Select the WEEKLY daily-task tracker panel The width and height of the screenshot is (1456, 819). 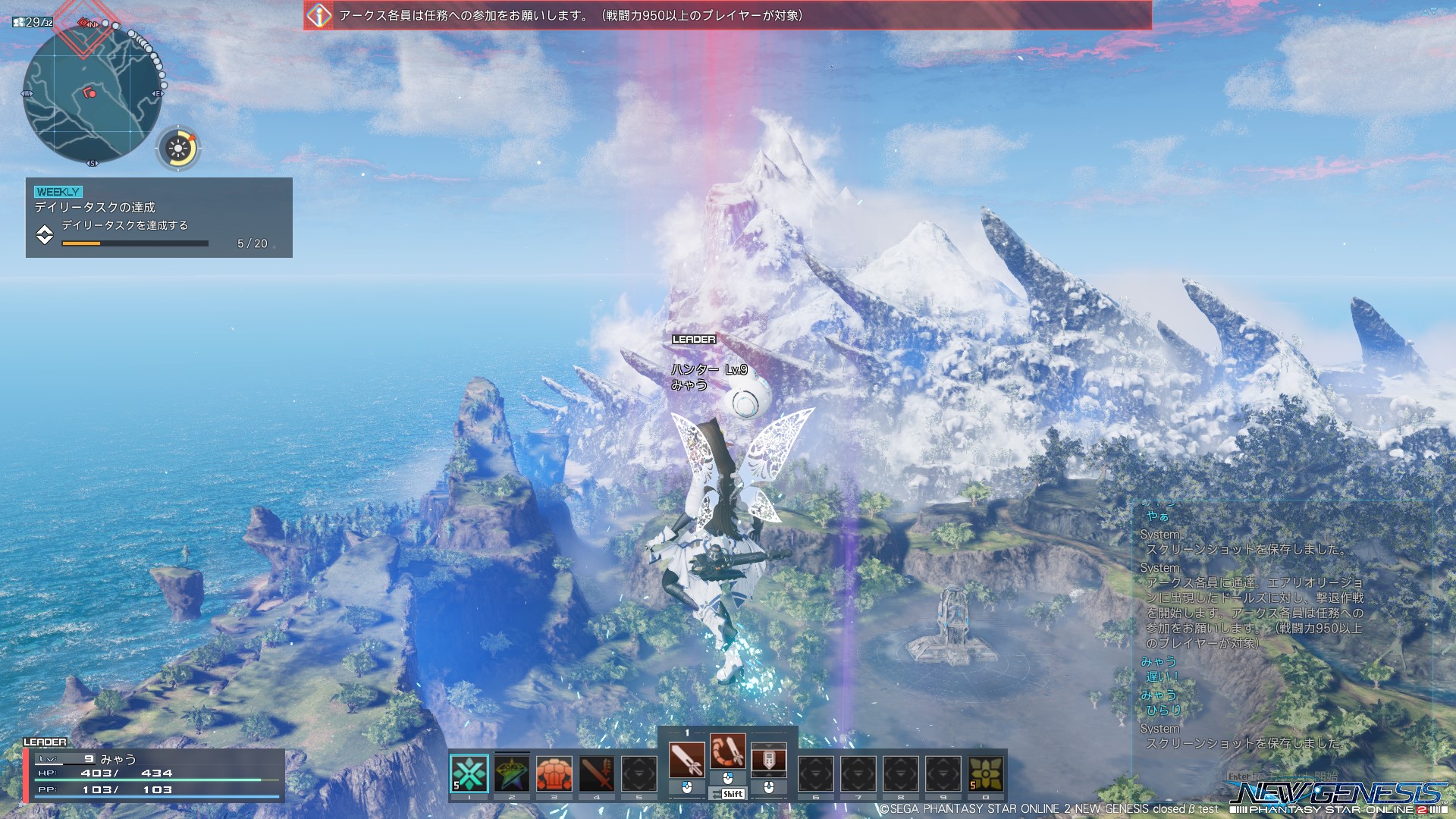click(158, 218)
